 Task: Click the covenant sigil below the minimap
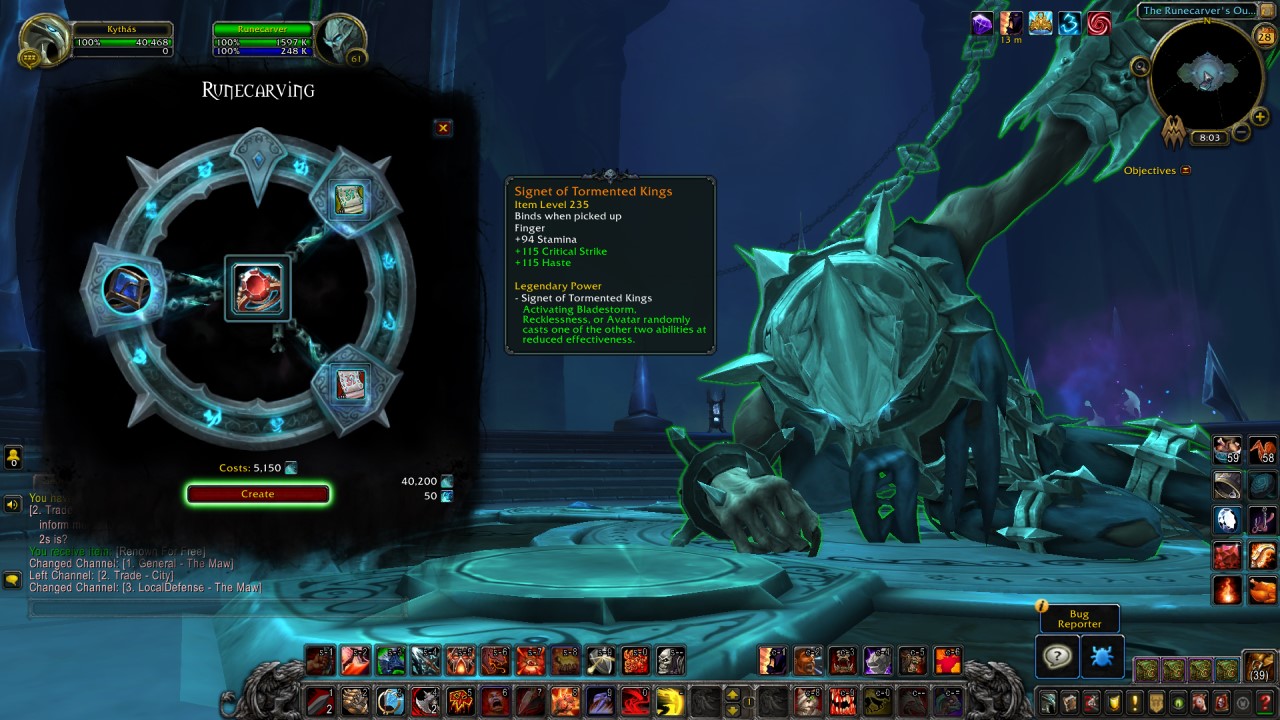click(x=1174, y=133)
